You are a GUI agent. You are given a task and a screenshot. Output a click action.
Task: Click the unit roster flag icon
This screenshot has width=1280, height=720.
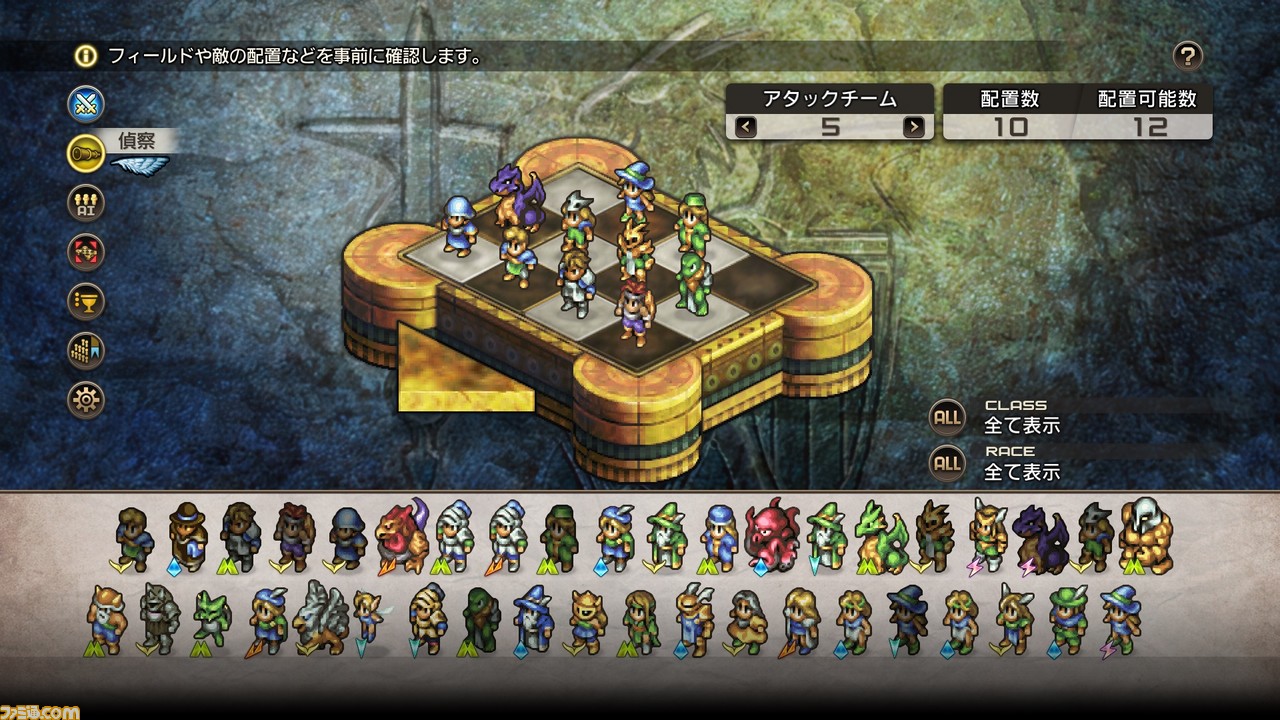click(85, 351)
